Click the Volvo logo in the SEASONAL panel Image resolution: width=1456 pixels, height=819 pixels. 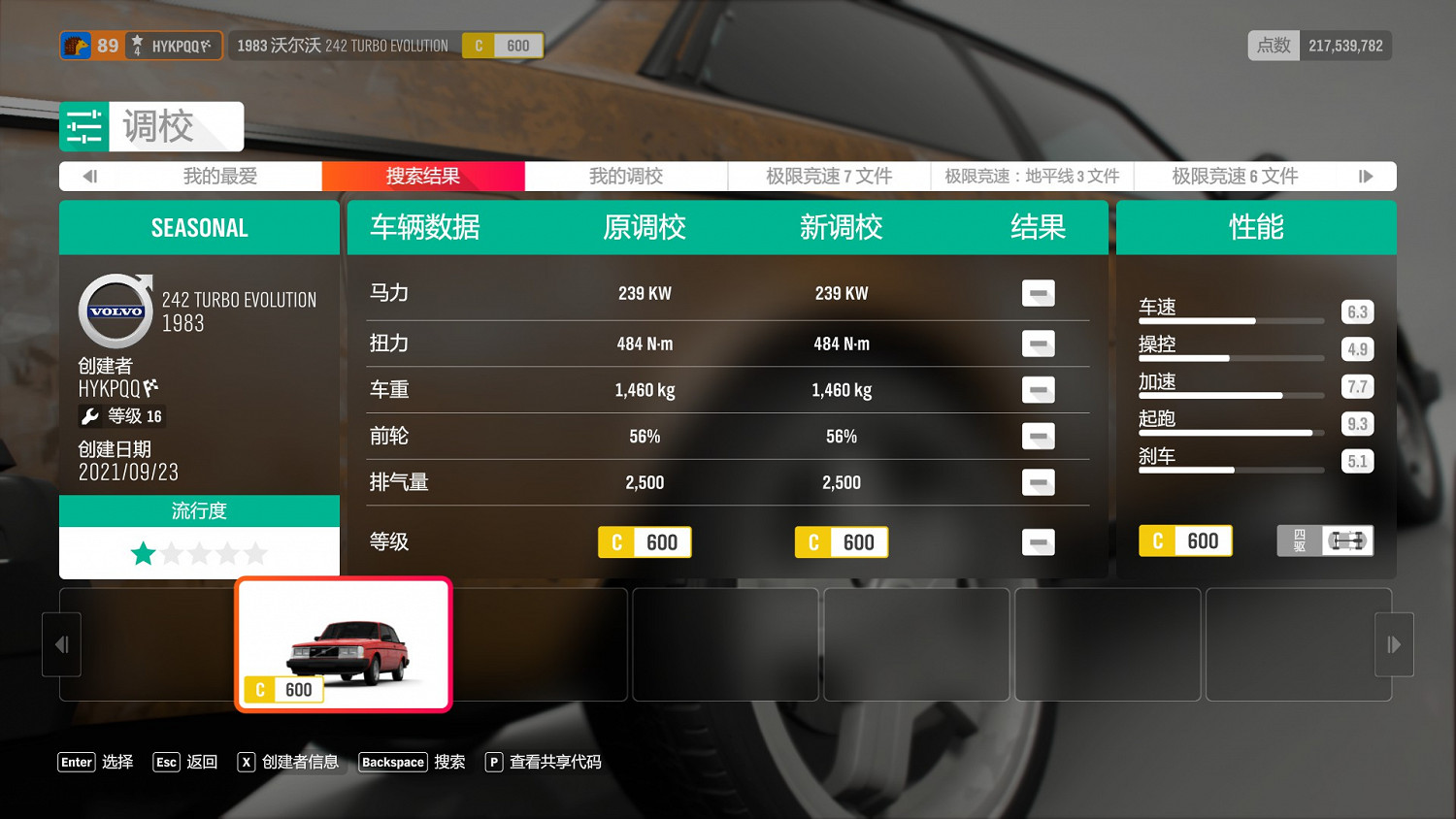pos(115,309)
